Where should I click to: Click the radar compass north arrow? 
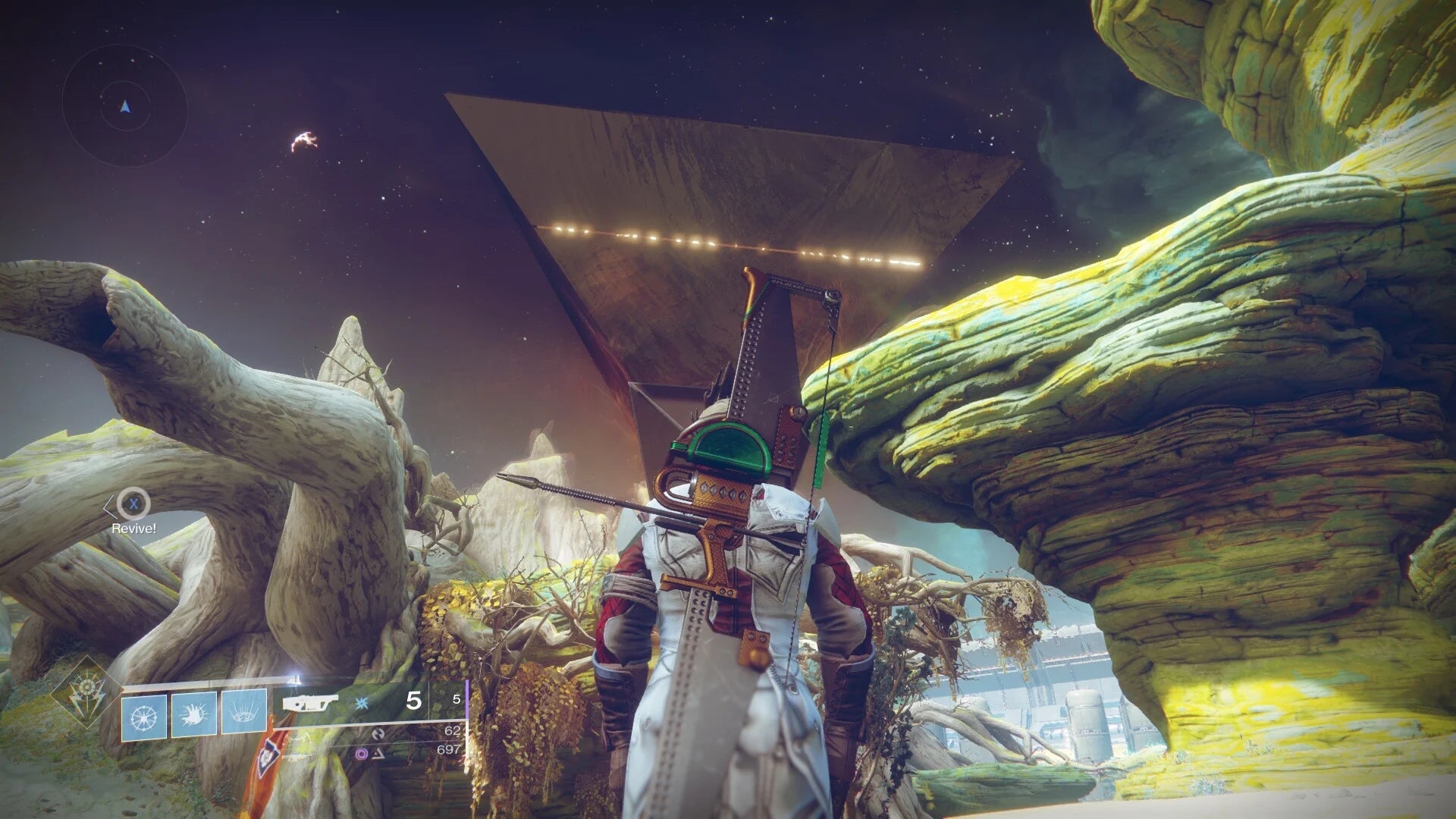click(x=124, y=106)
